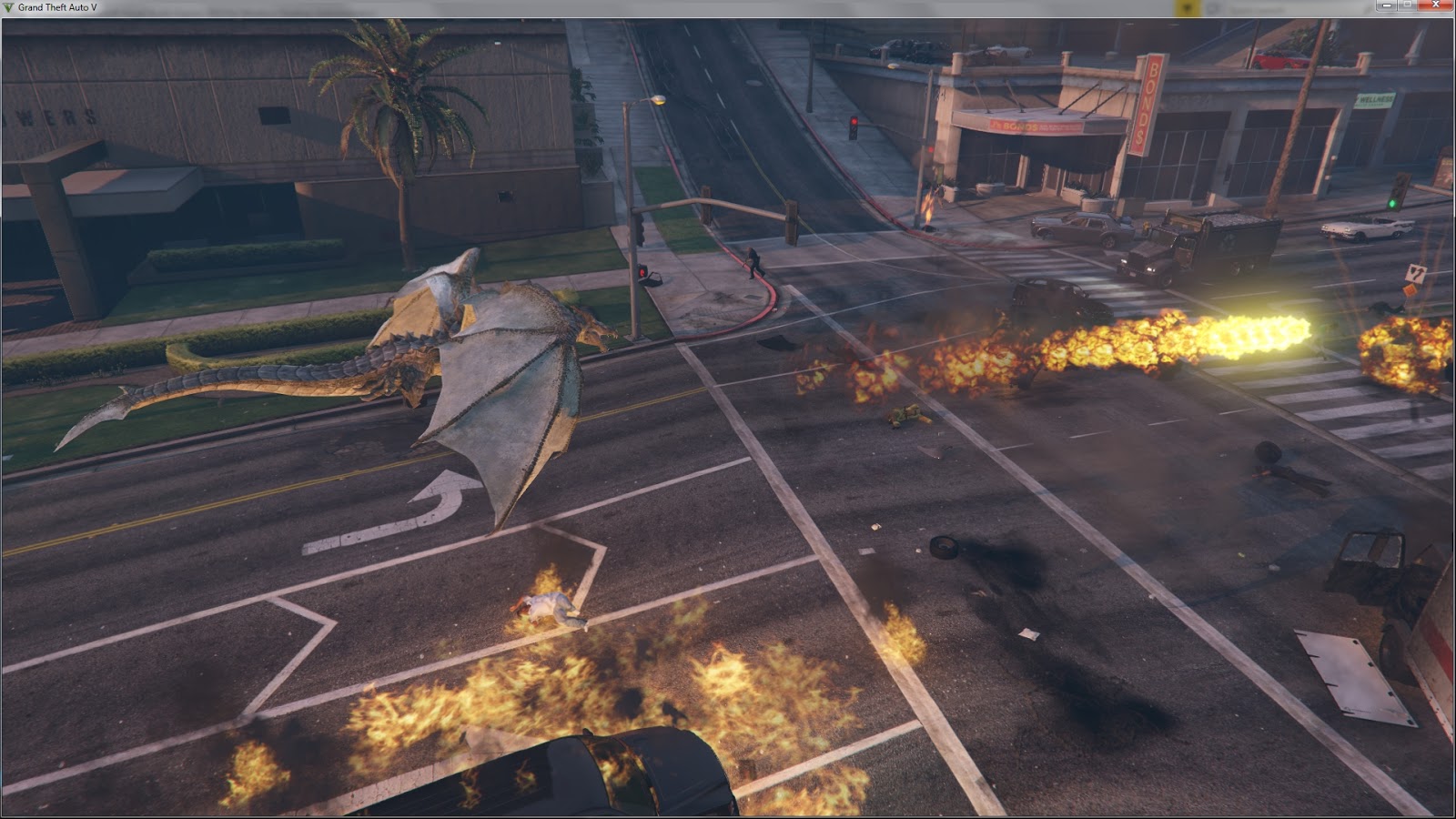Click the green traffic light near the WELLNESS sign
The image size is (1456, 819).
tap(1392, 203)
